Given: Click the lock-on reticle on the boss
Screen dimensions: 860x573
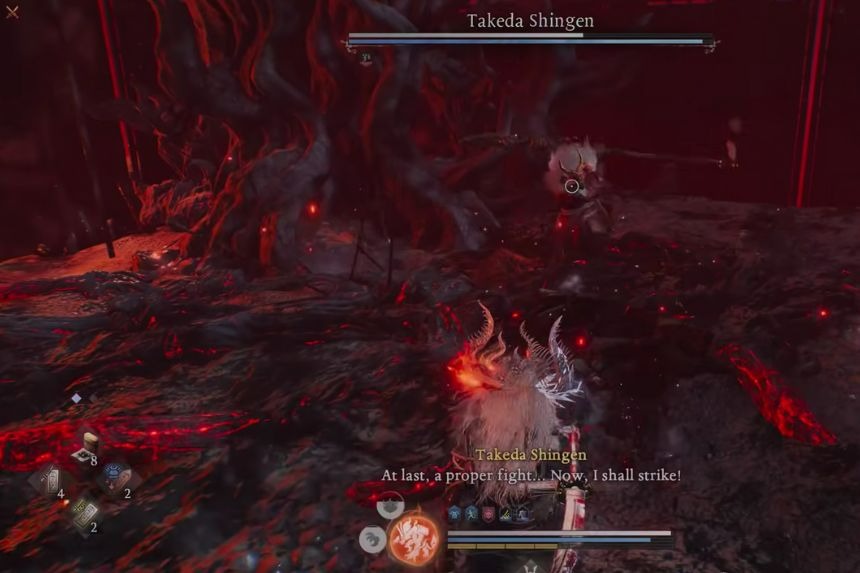Looking at the screenshot, I should pos(571,186).
